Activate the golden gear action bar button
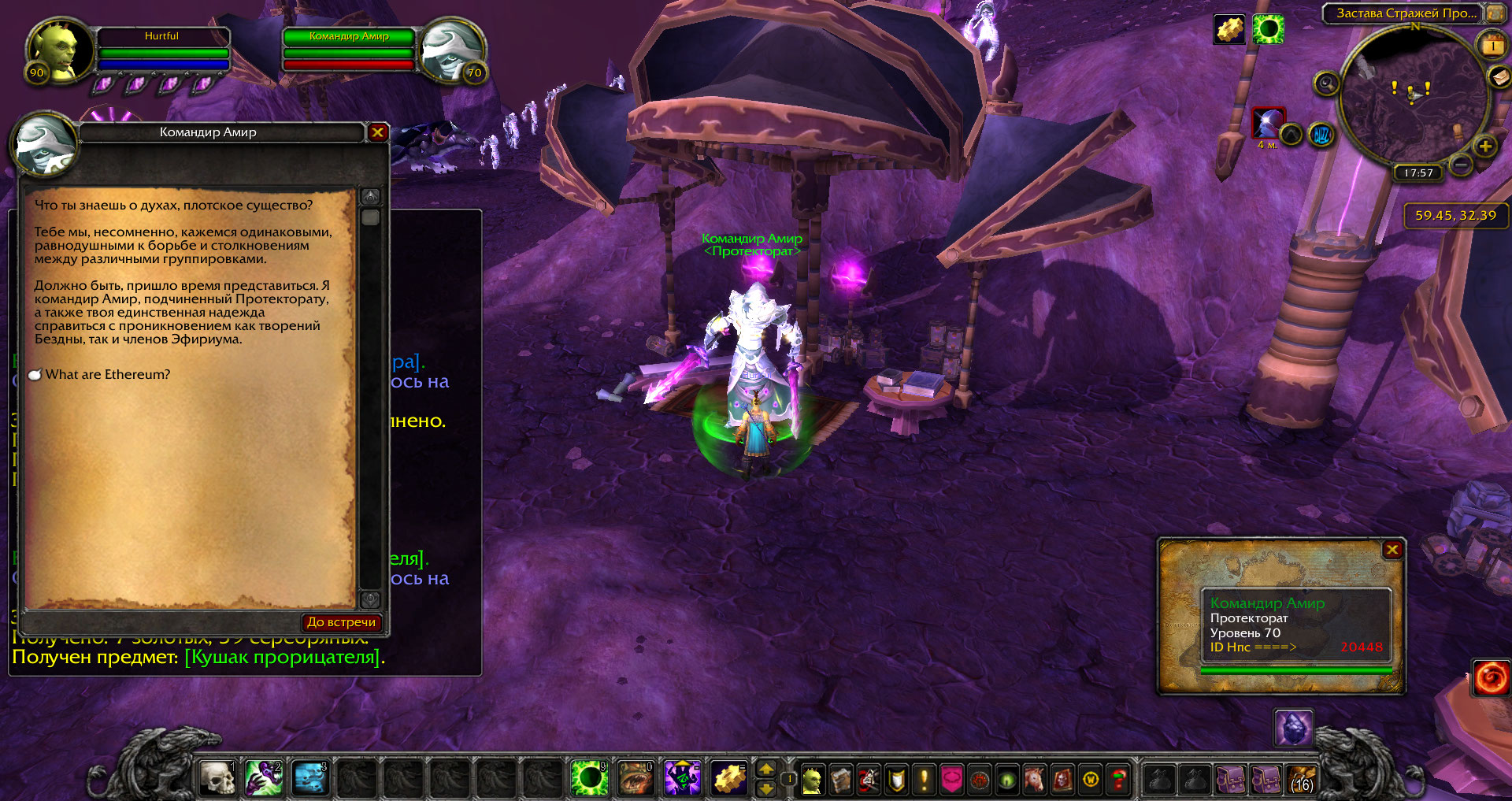This screenshot has height=801, width=1512. pos(729,779)
